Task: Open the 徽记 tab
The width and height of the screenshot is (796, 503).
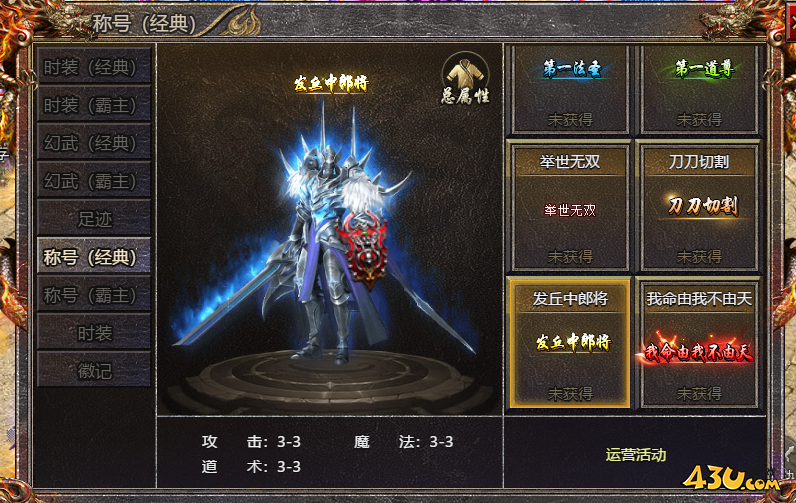Action: [x=94, y=371]
